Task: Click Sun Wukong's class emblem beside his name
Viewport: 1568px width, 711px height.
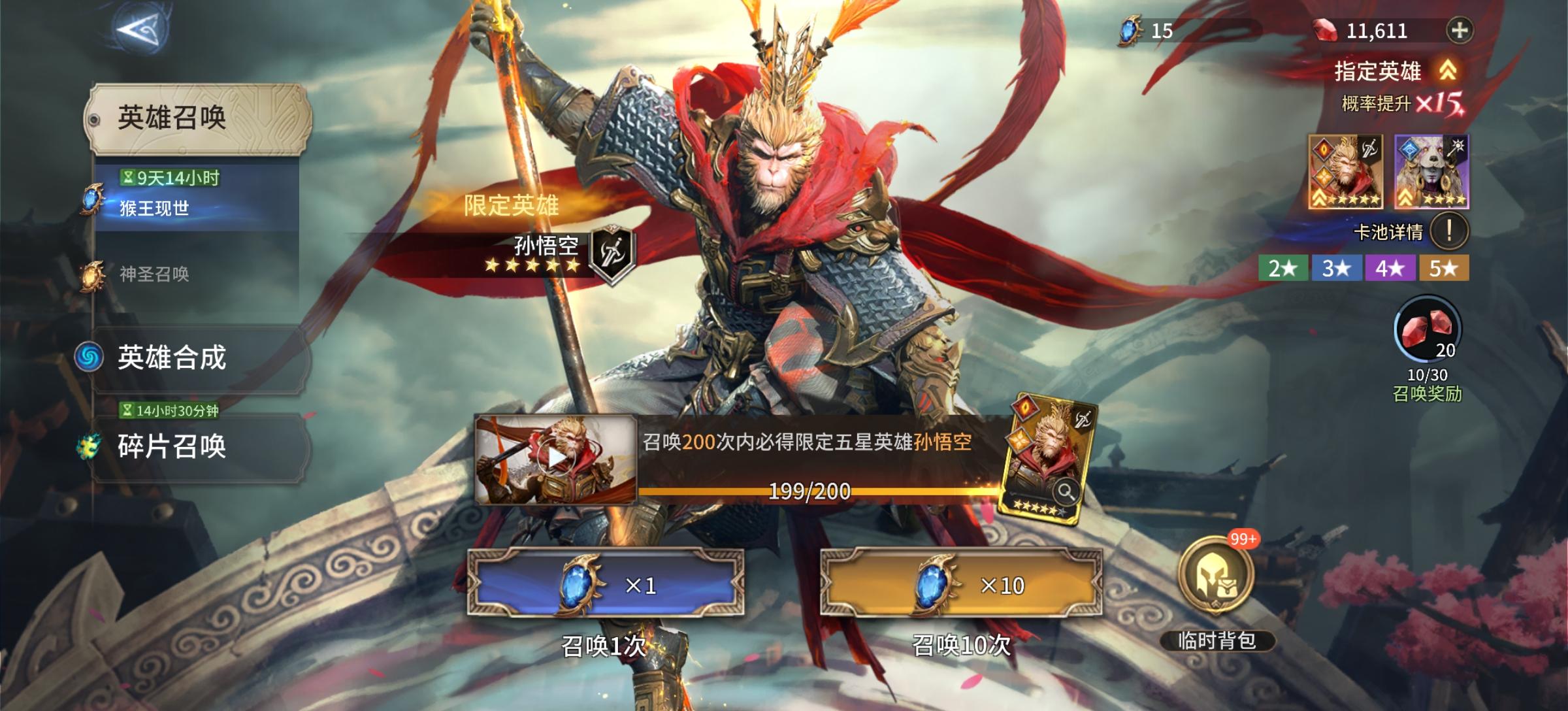Action: pyautogui.click(x=612, y=254)
